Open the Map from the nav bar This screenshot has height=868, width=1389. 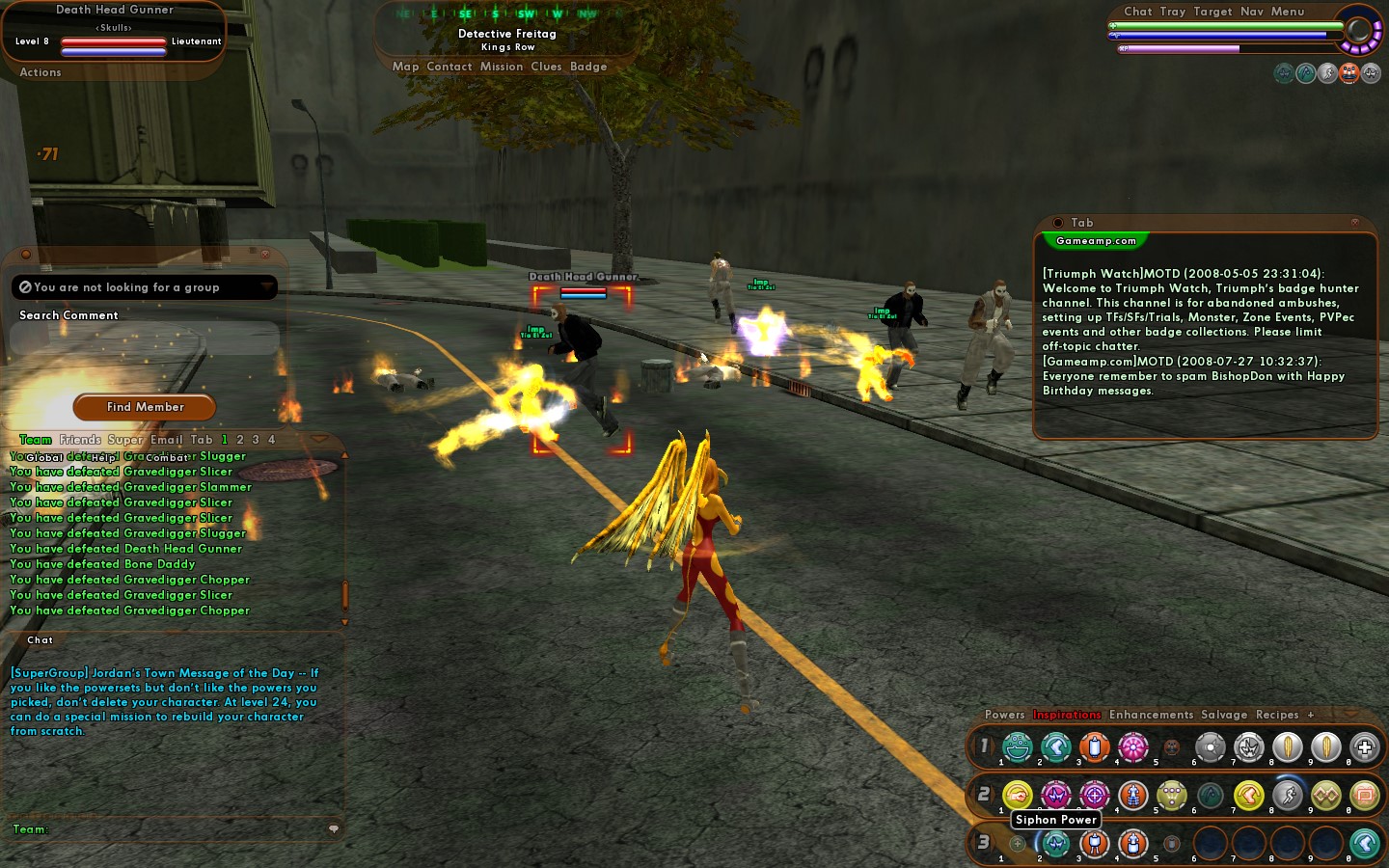pos(405,67)
